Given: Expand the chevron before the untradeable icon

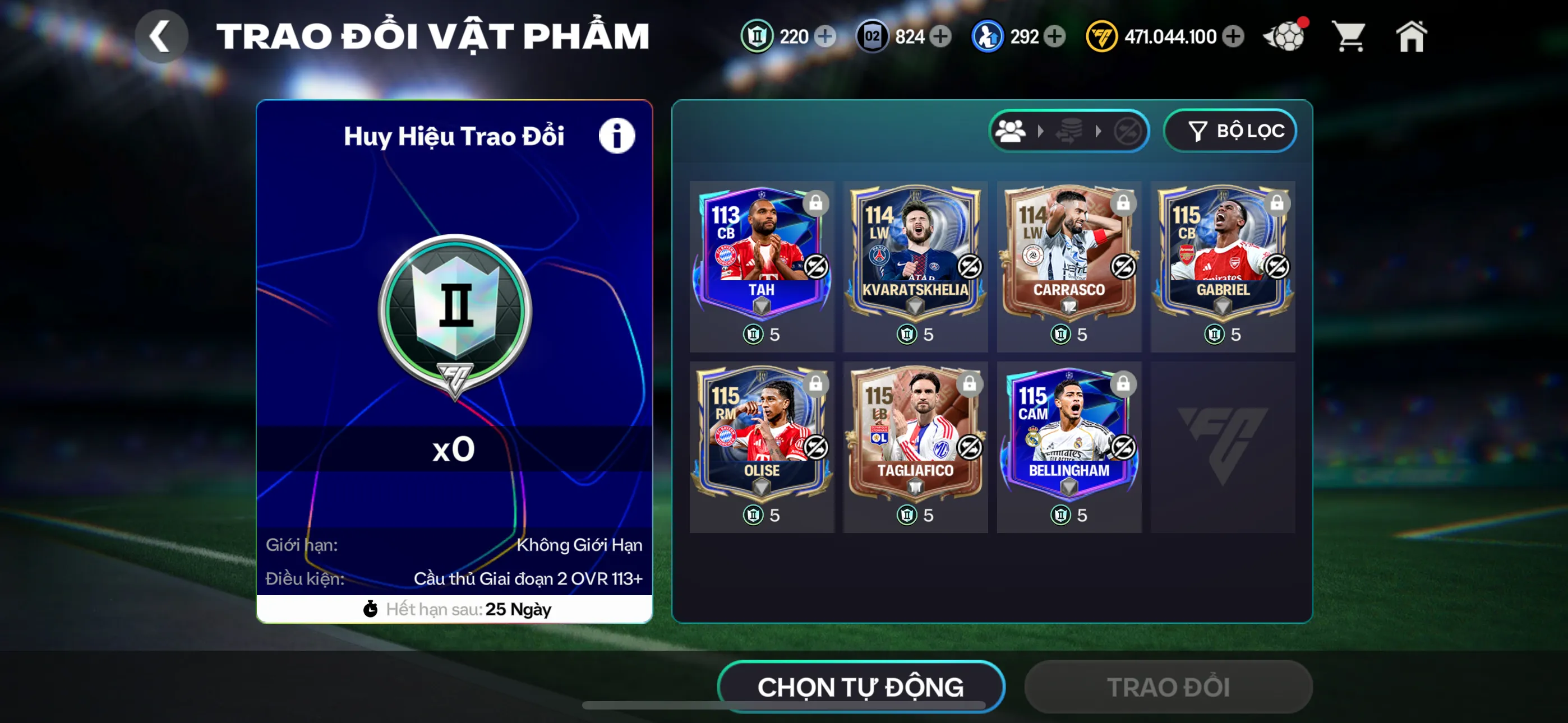Looking at the screenshot, I should tap(1099, 130).
